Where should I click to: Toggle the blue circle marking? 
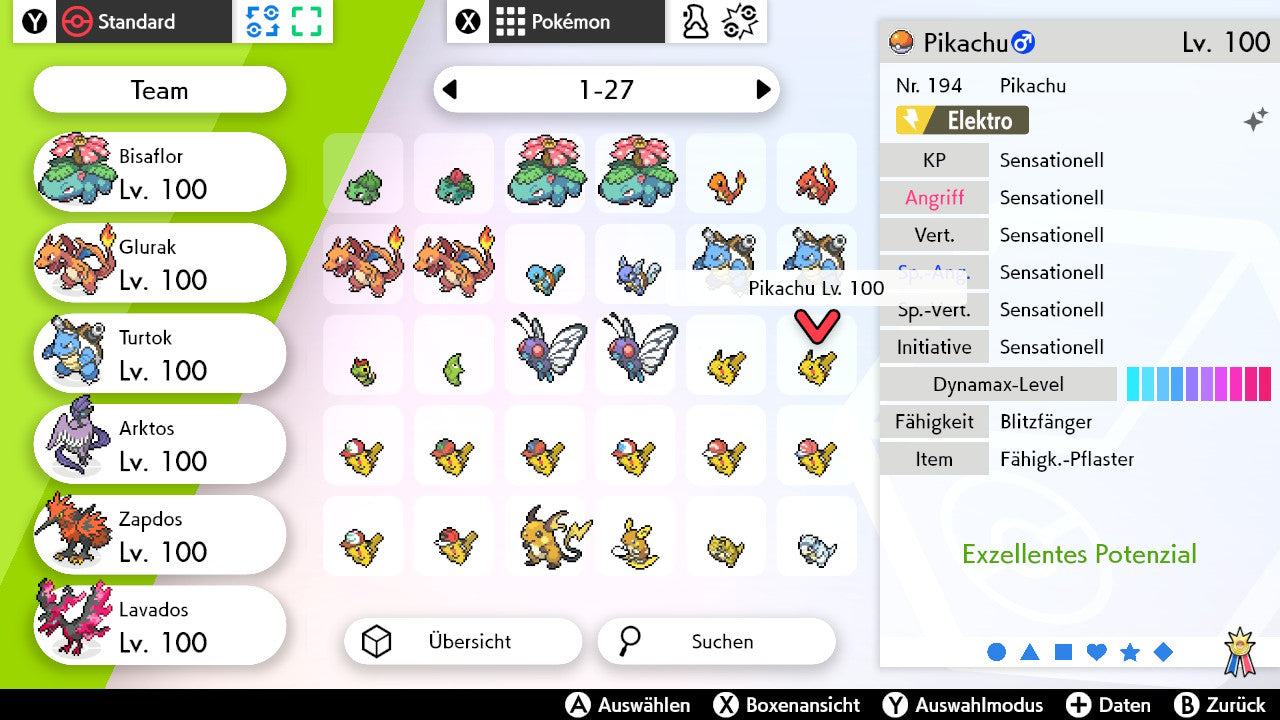996,652
